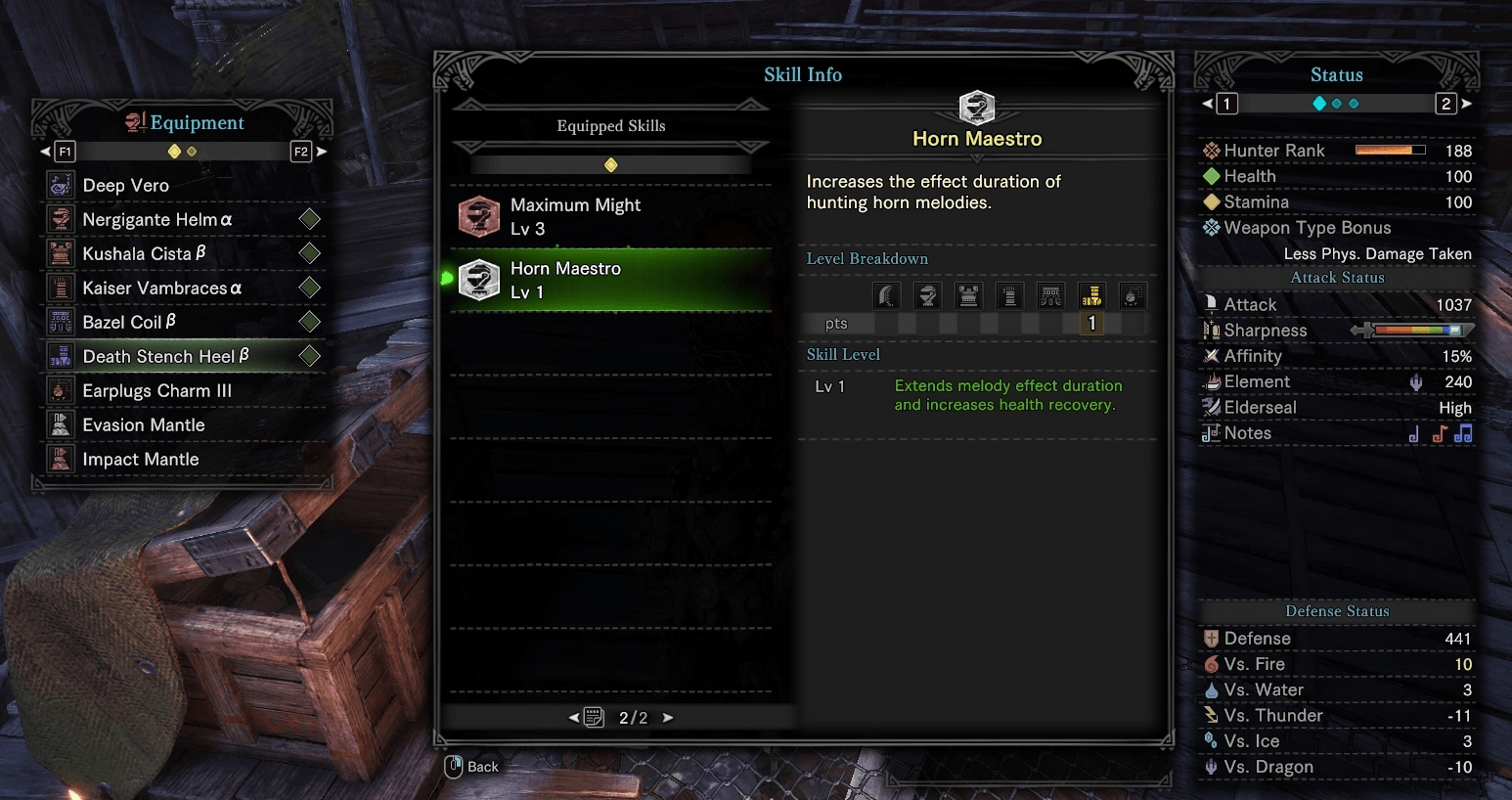Select the Equipped Skills section header

pos(610,125)
